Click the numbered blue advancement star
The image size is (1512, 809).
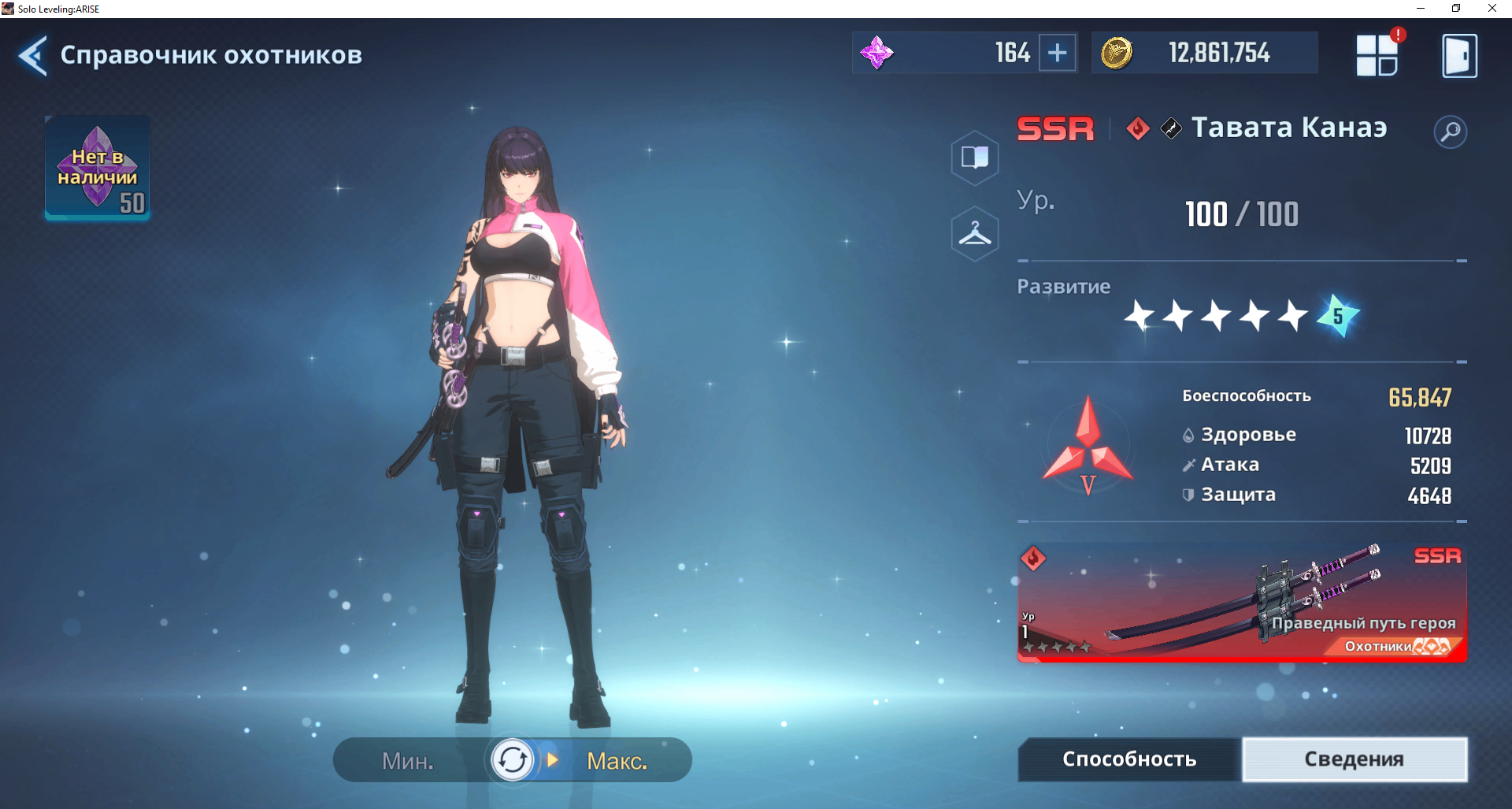pyautogui.click(x=1338, y=316)
